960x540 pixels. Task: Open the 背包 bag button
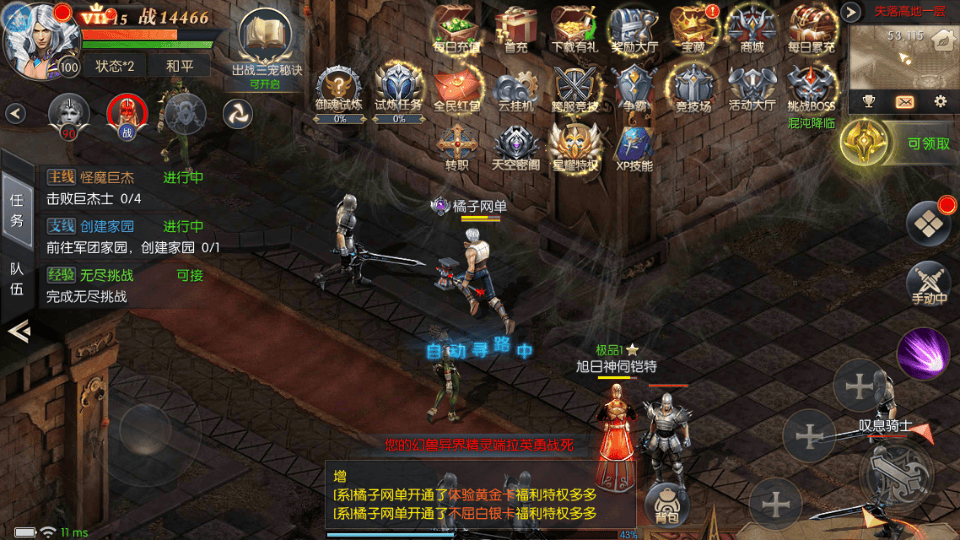click(x=666, y=505)
